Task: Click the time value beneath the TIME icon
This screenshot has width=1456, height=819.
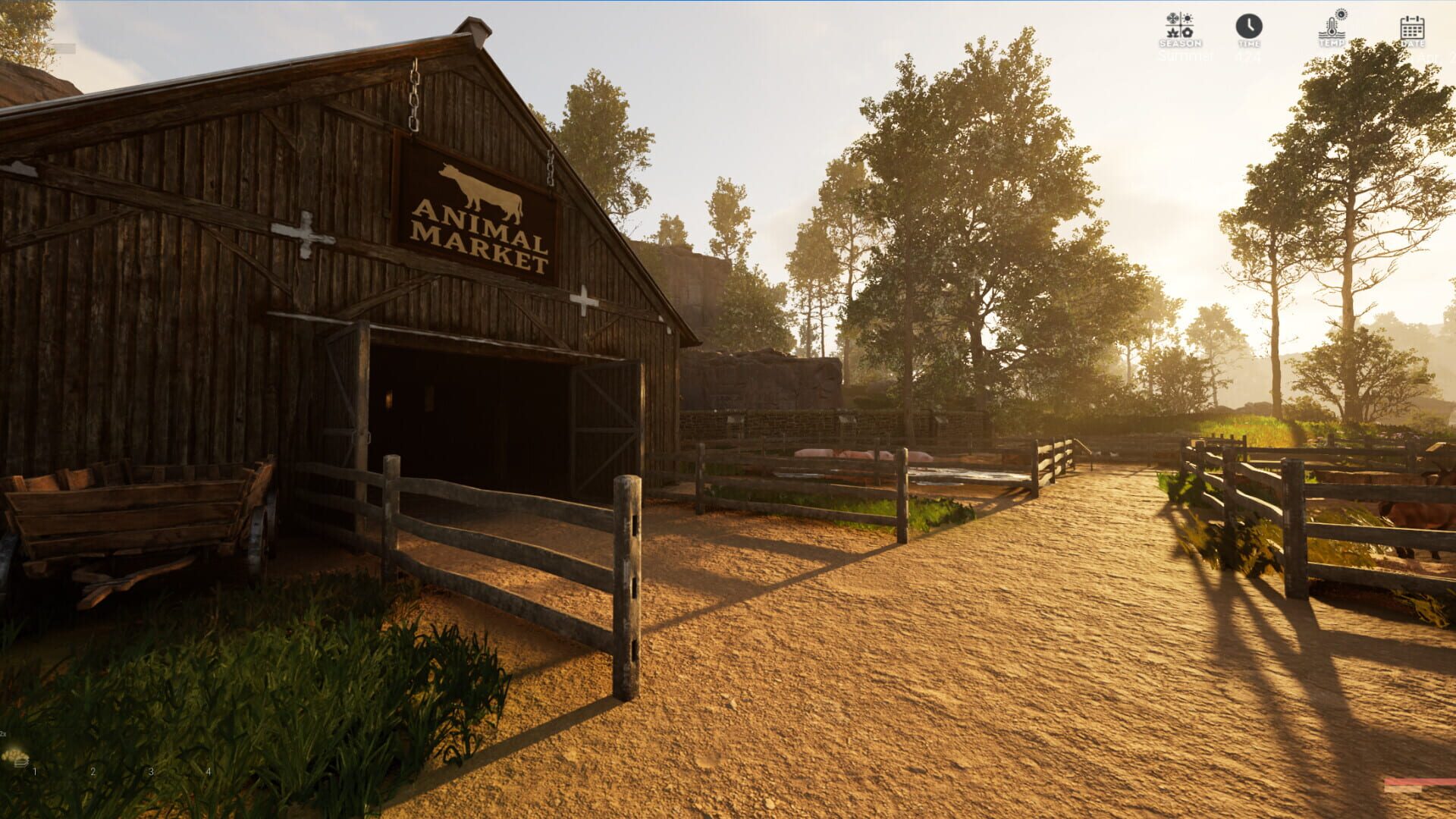Action: [x=1248, y=55]
